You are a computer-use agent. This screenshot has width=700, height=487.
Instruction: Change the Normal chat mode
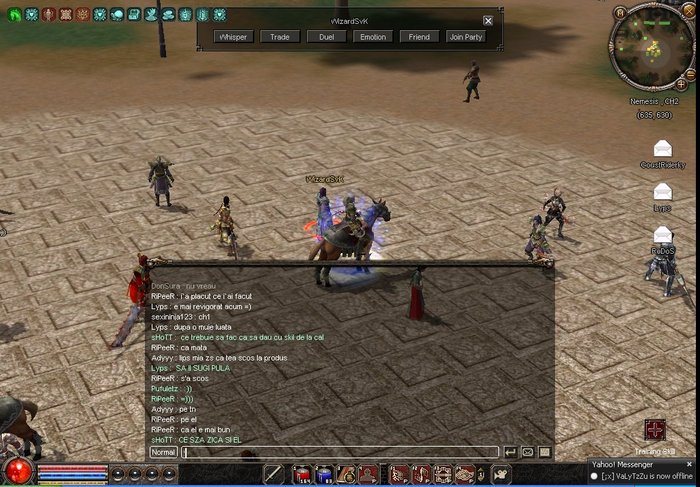pos(163,452)
